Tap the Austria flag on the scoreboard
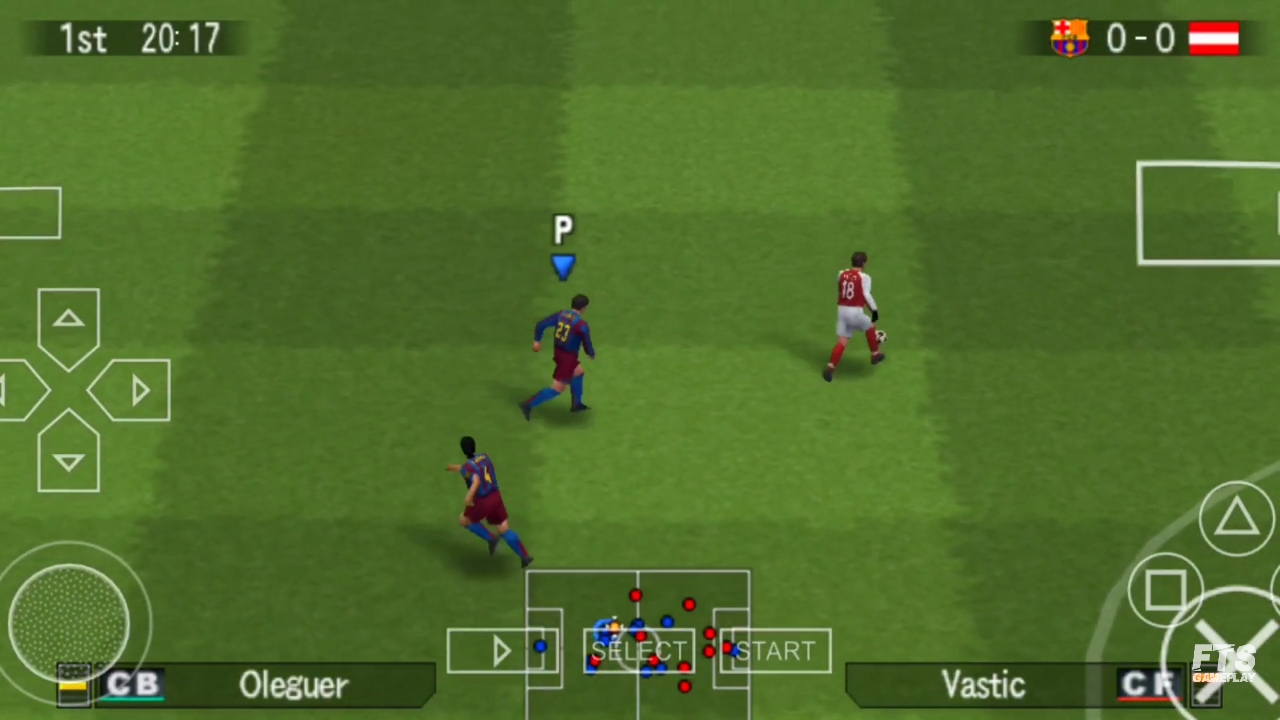Image resolution: width=1280 pixels, height=720 pixels. (x=1214, y=38)
